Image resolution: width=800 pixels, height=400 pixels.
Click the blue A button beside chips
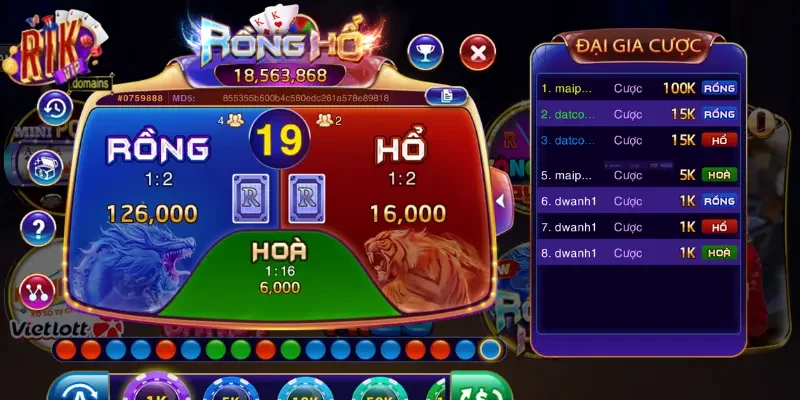(78, 390)
